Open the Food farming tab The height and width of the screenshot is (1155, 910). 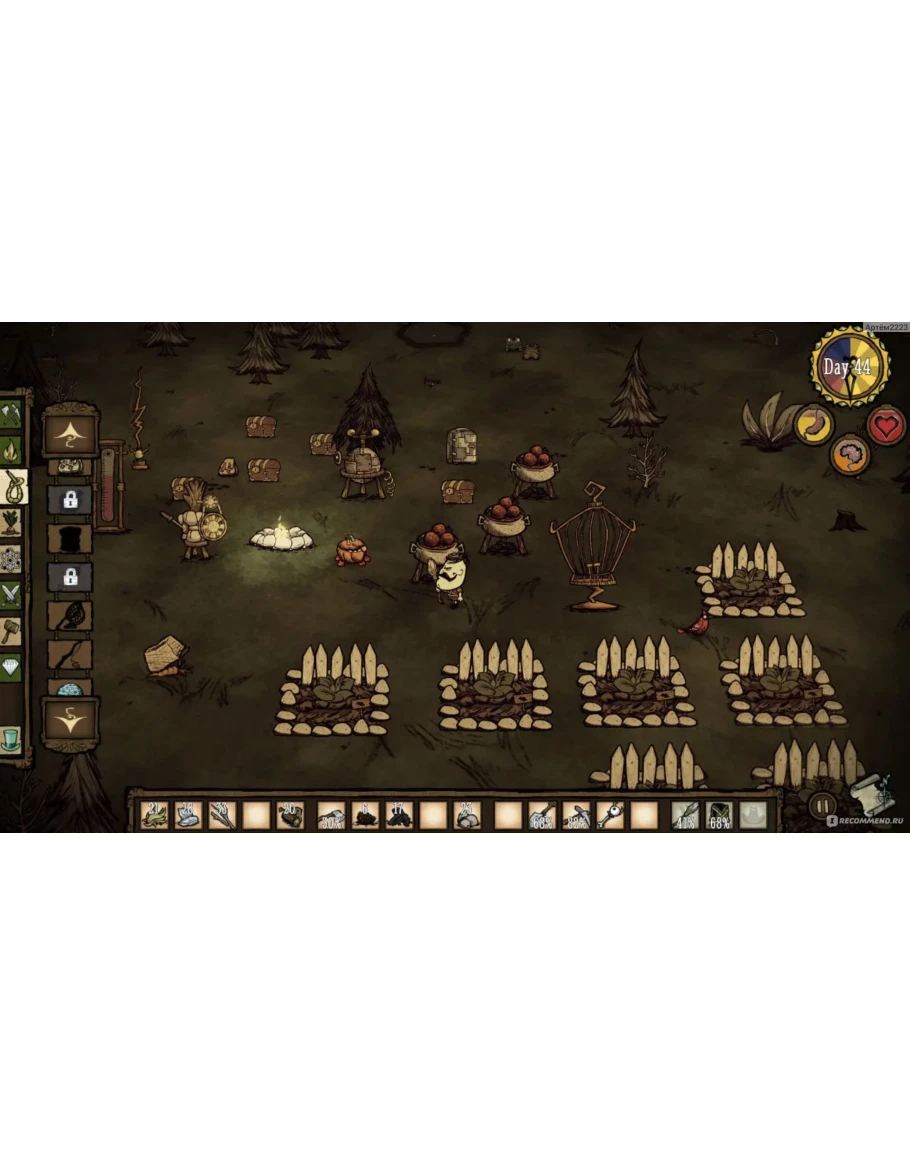[11, 523]
